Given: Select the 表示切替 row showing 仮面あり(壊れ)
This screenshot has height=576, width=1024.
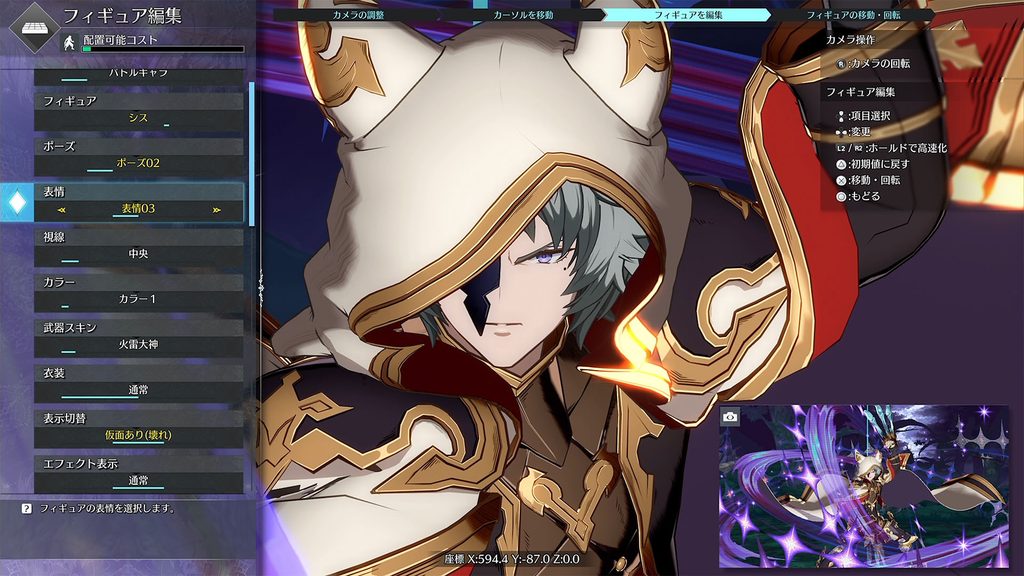Looking at the screenshot, I should 139,427.
